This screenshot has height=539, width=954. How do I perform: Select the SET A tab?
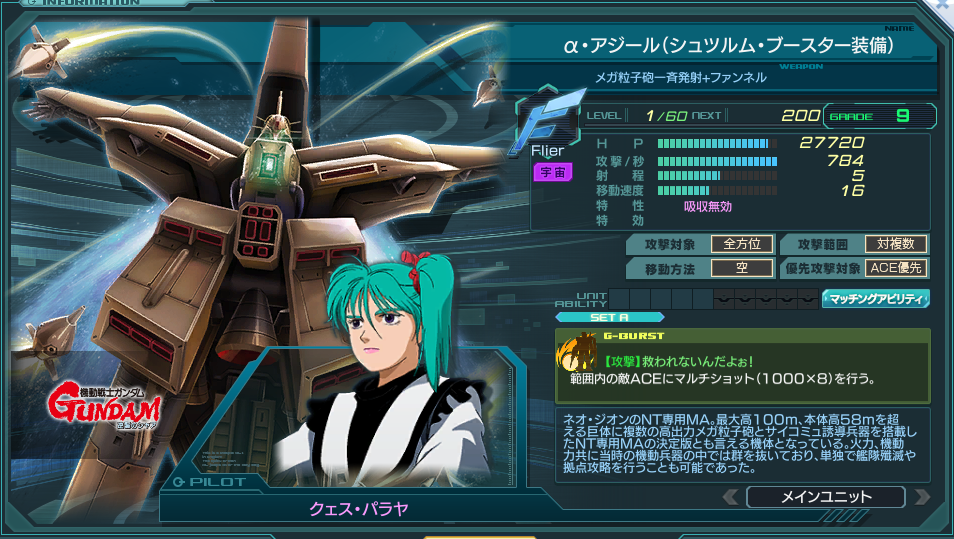(609, 317)
